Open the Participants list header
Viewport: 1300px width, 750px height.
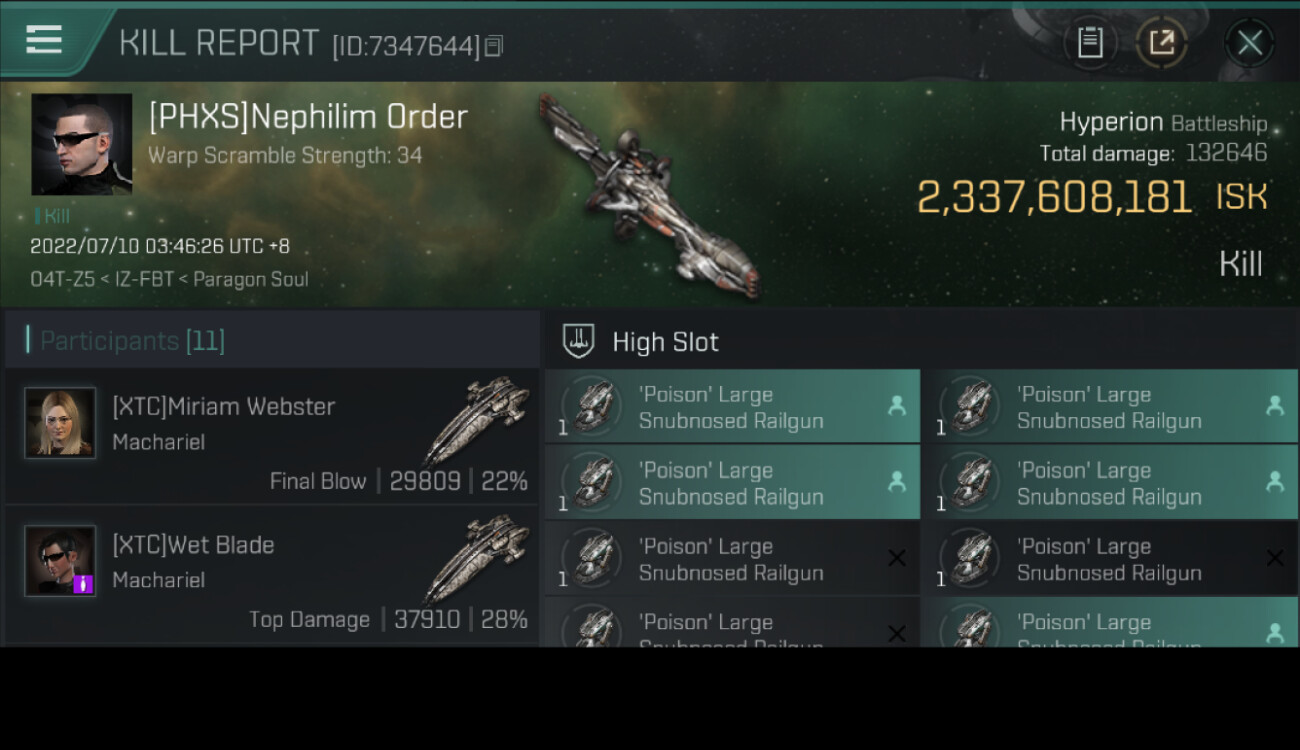(132, 341)
